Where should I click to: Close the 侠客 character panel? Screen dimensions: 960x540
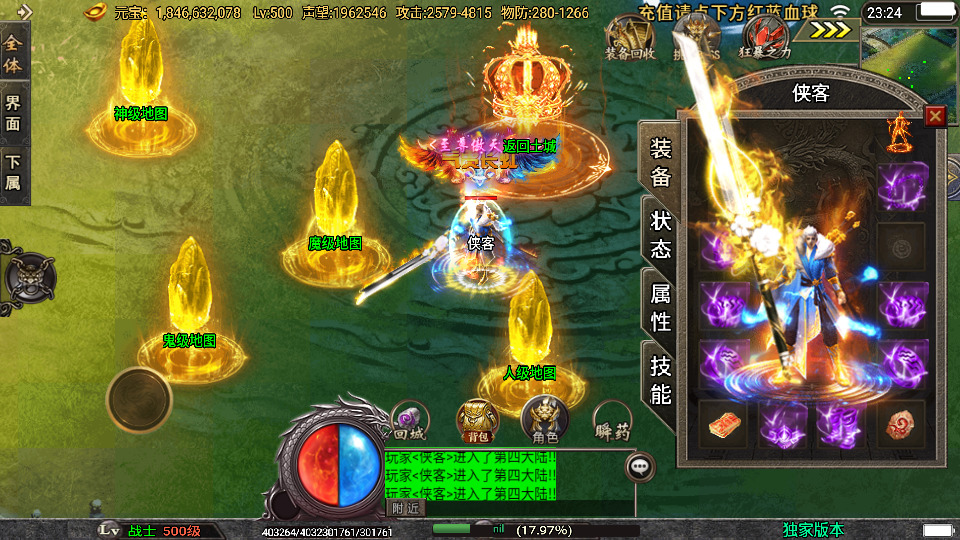pos(935,116)
